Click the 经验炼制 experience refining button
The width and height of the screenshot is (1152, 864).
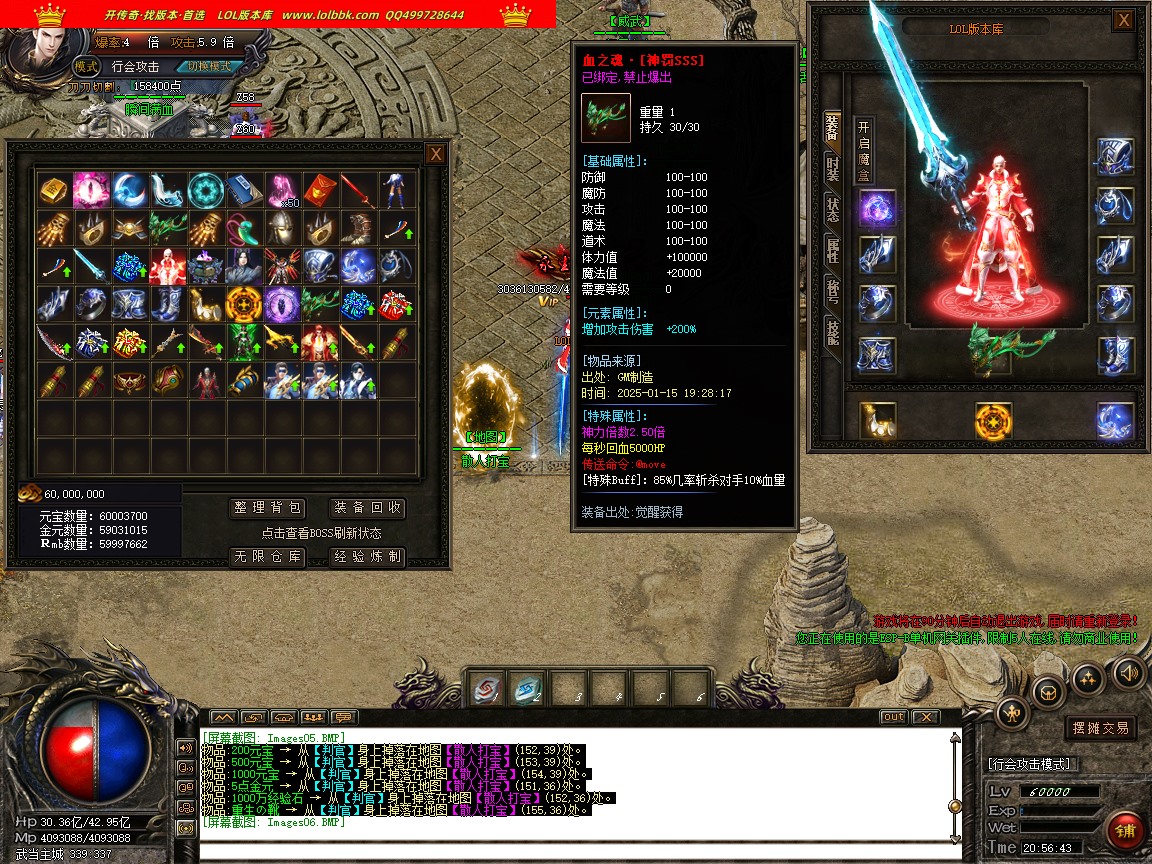(367, 557)
